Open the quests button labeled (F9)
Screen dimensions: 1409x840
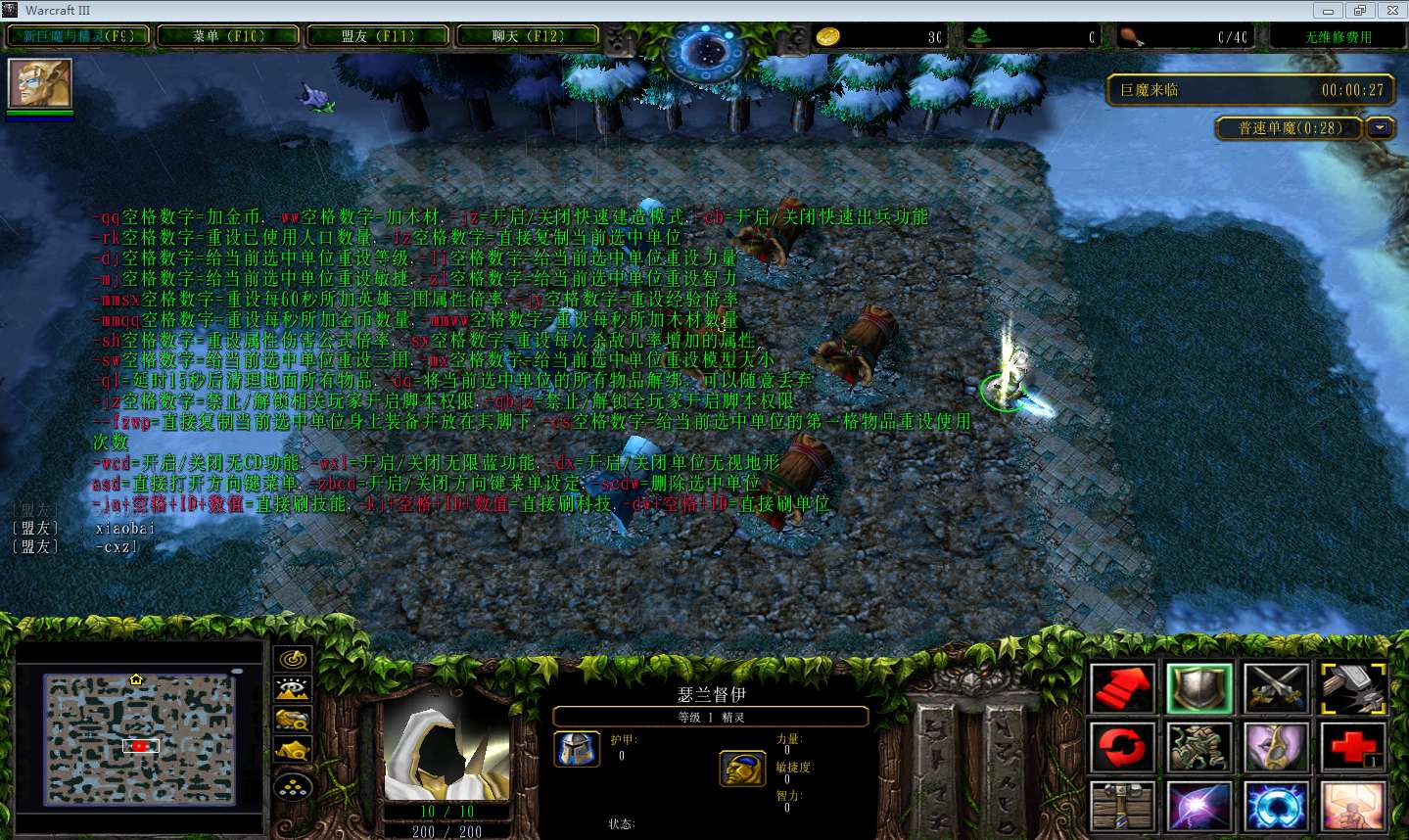point(78,36)
